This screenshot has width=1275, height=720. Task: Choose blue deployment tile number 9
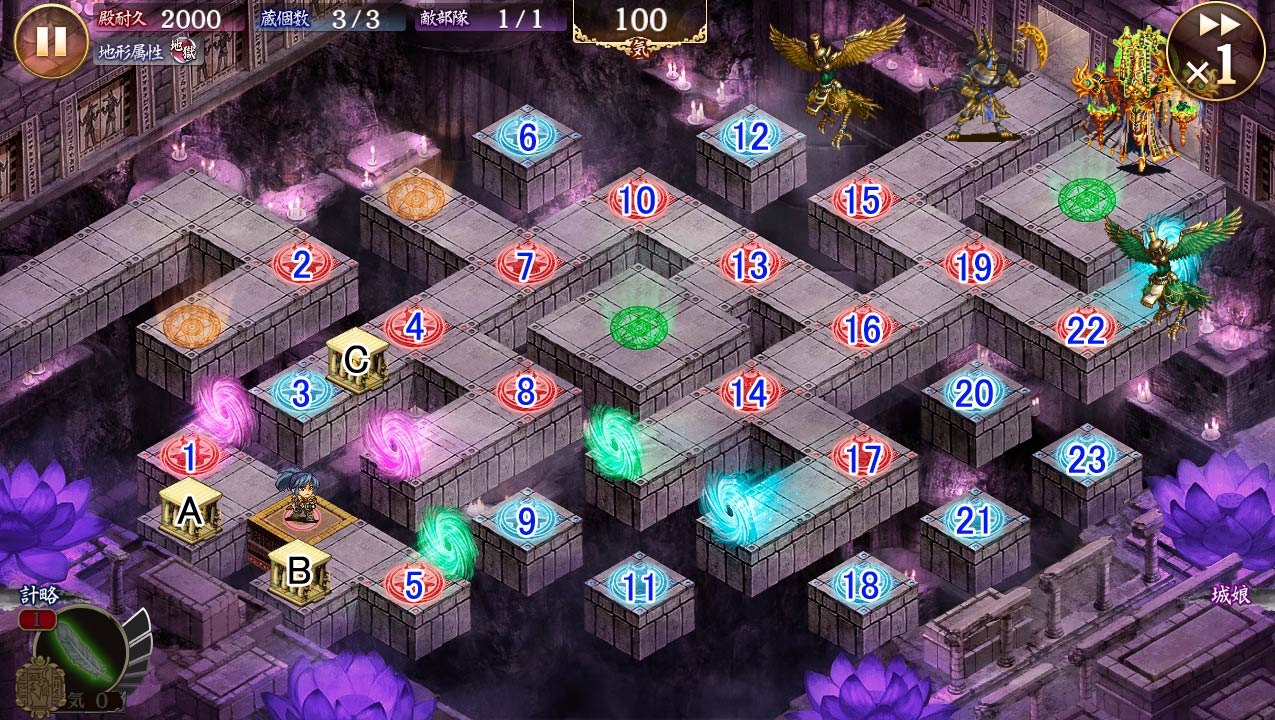coord(526,520)
